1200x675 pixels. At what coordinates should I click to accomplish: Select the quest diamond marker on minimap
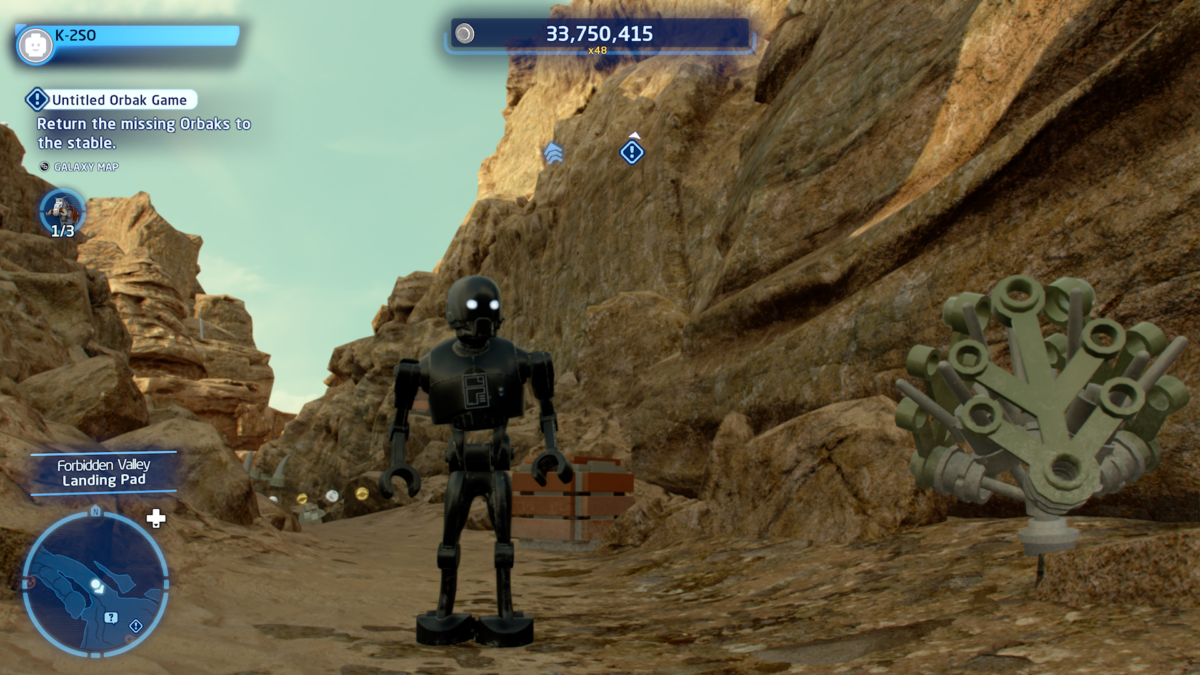[136, 626]
